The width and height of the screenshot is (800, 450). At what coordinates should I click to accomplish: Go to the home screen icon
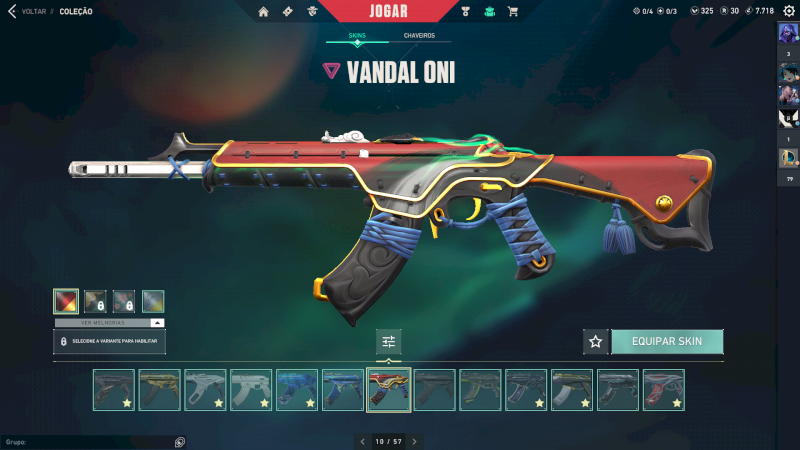click(x=263, y=12)
